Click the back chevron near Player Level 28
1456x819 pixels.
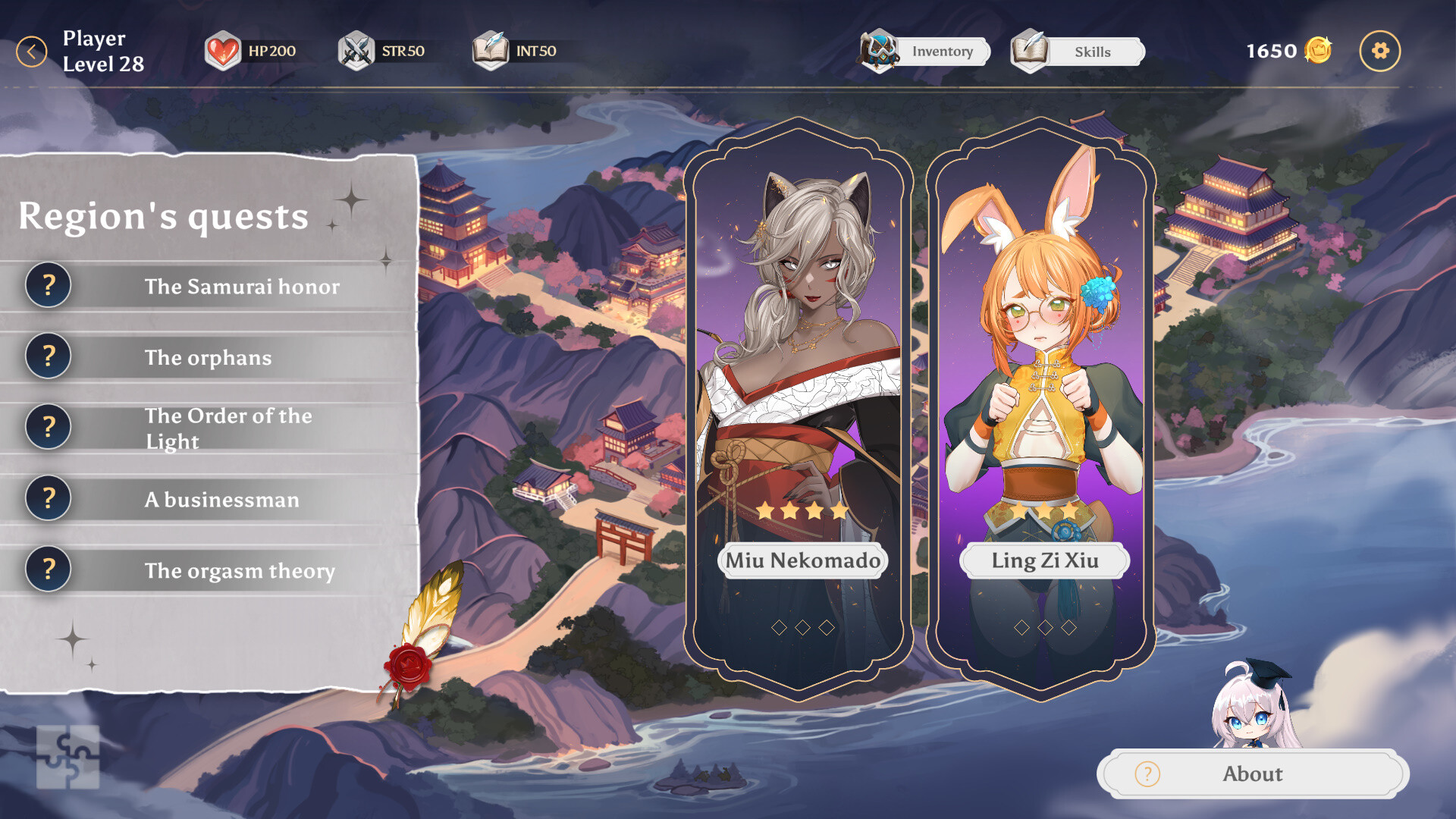point(32,50)
